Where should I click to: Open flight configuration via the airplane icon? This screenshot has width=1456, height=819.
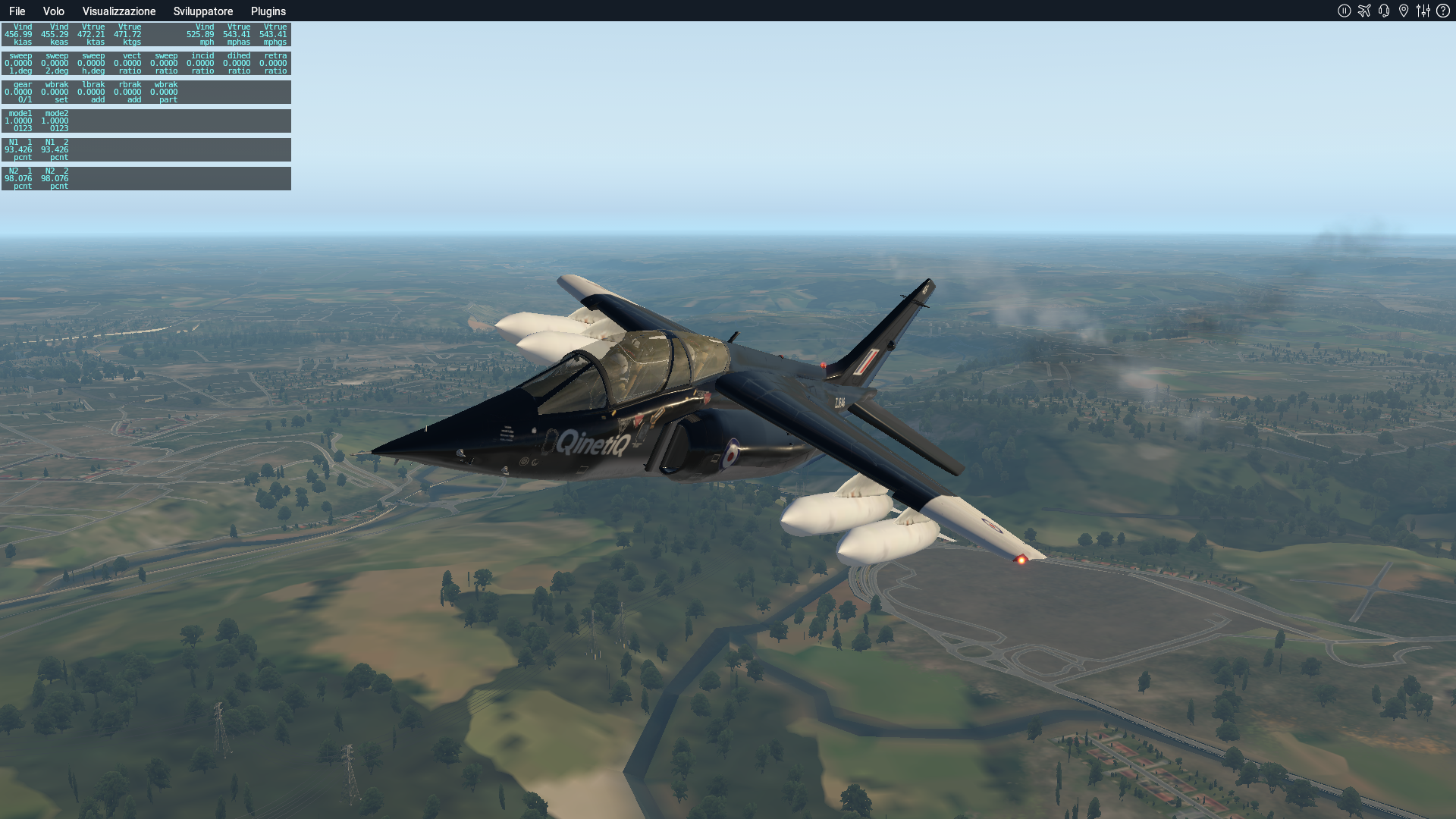tap(1364, 11)
